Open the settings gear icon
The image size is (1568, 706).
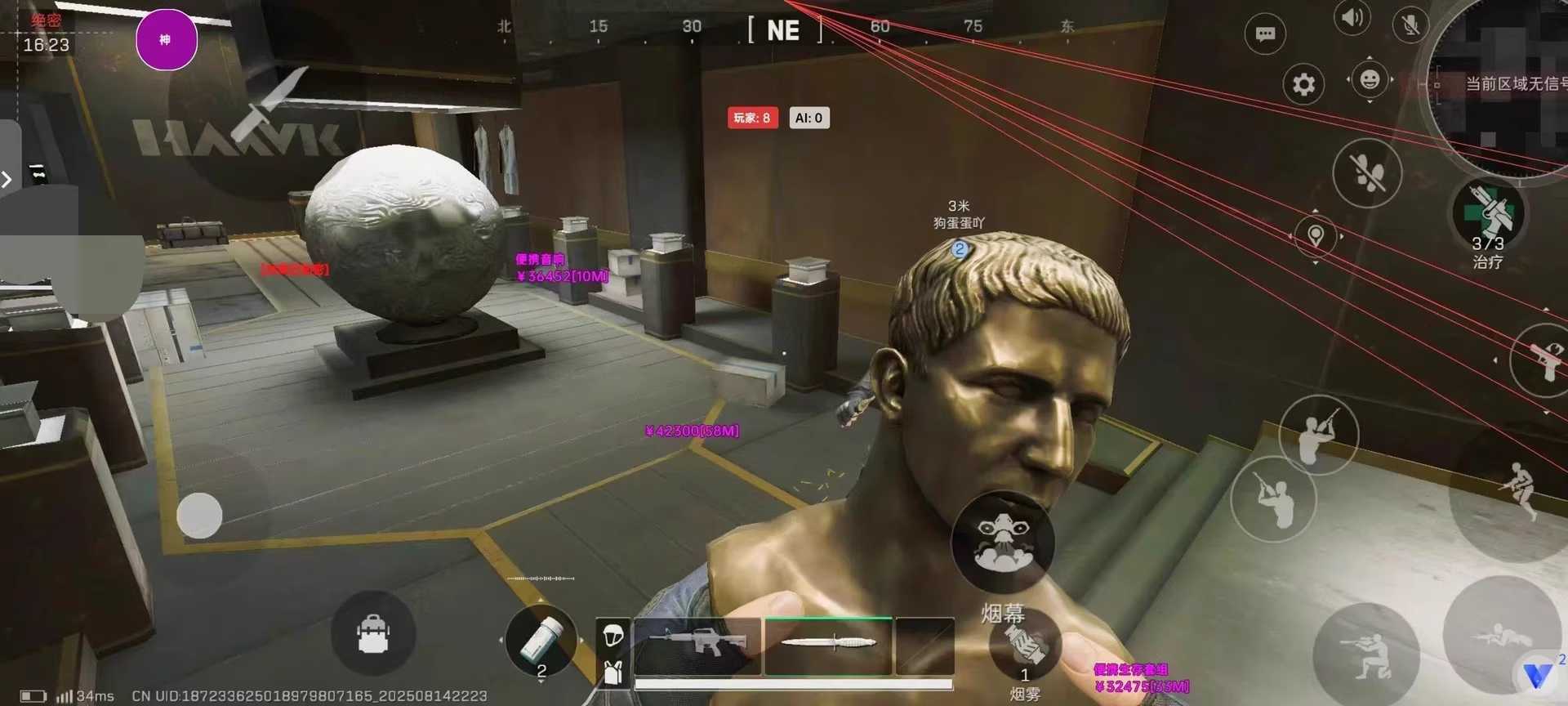(x=1303, y=84)
